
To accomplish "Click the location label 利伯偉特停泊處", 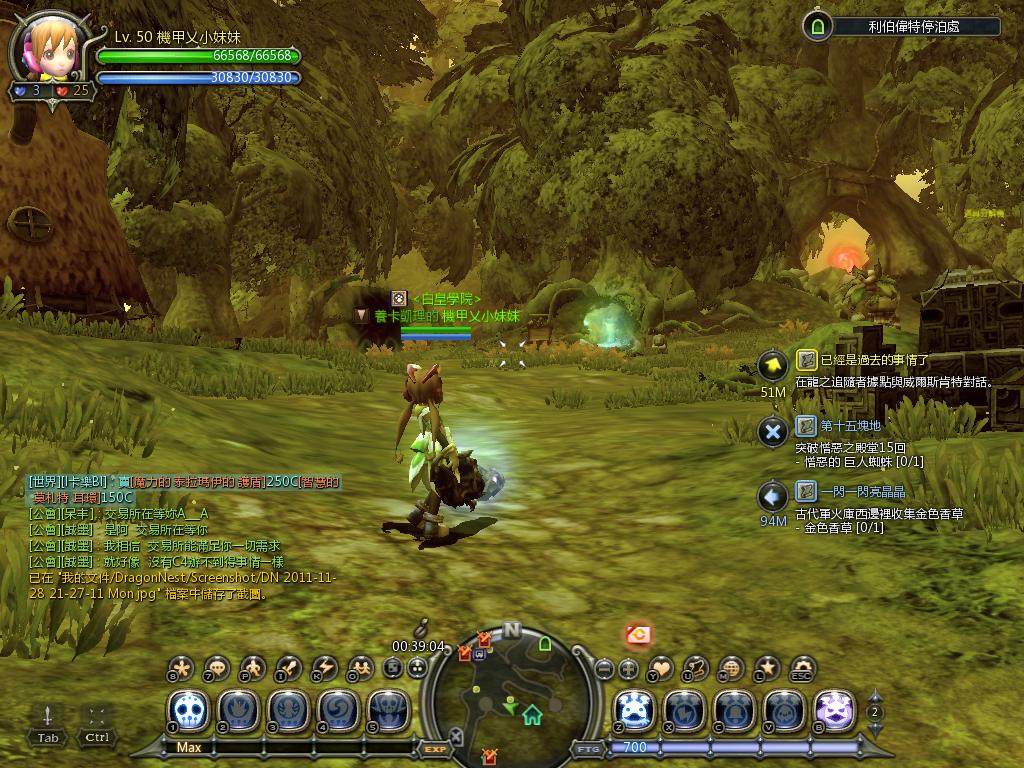I will click(x=913, y=27).
